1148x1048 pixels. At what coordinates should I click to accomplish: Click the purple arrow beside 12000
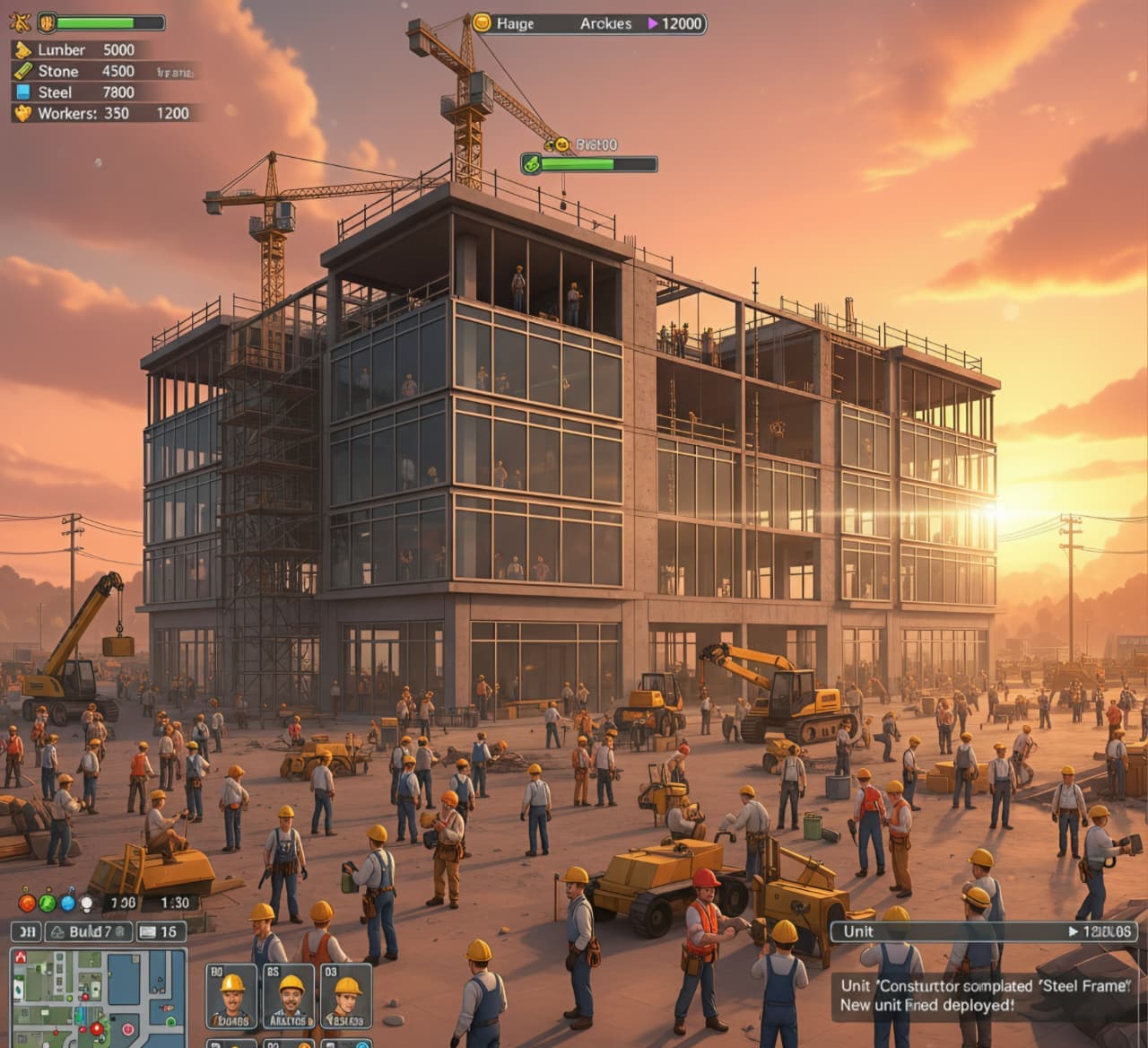coord(653,23)
